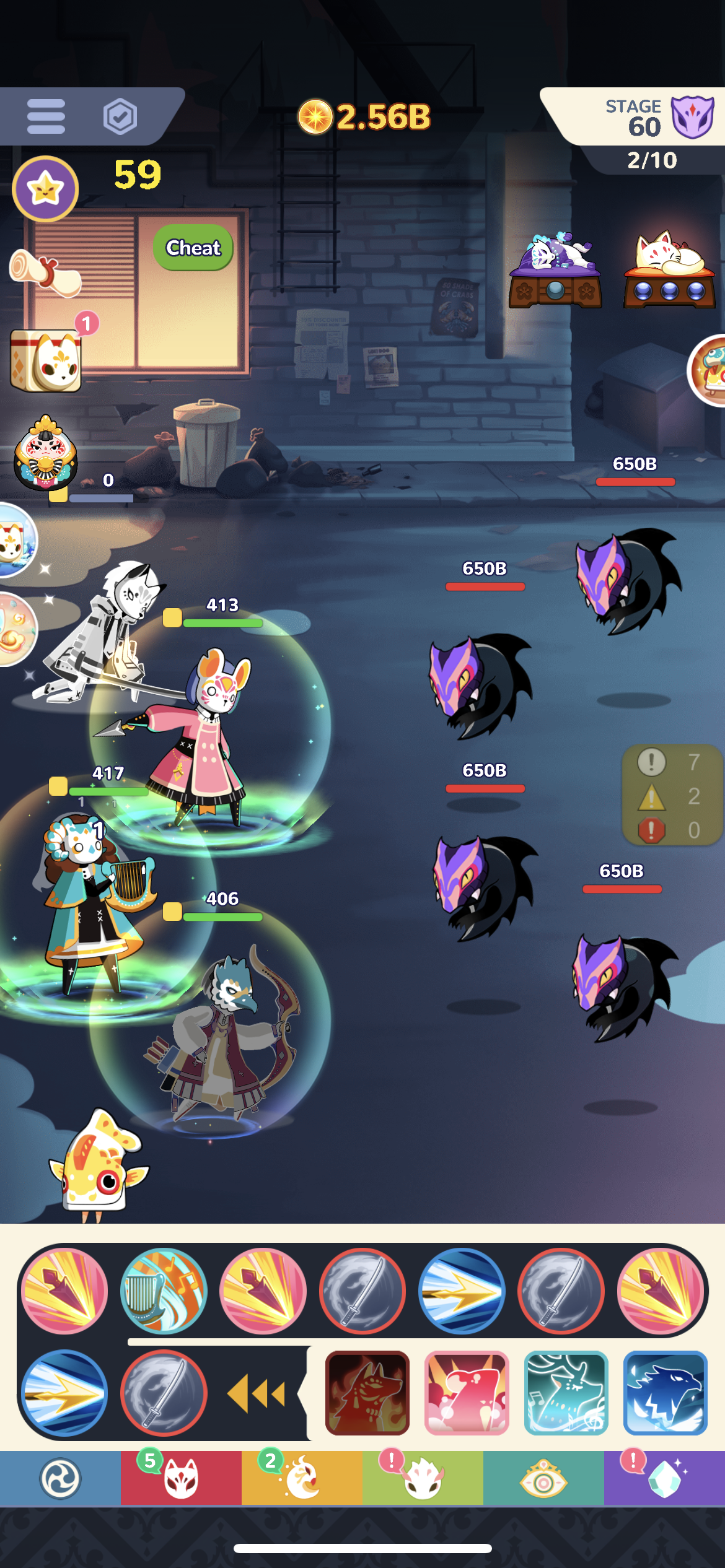Switch to the red fox mask tab
The width and height of the screenshot is (725, 1568).
181,1479
